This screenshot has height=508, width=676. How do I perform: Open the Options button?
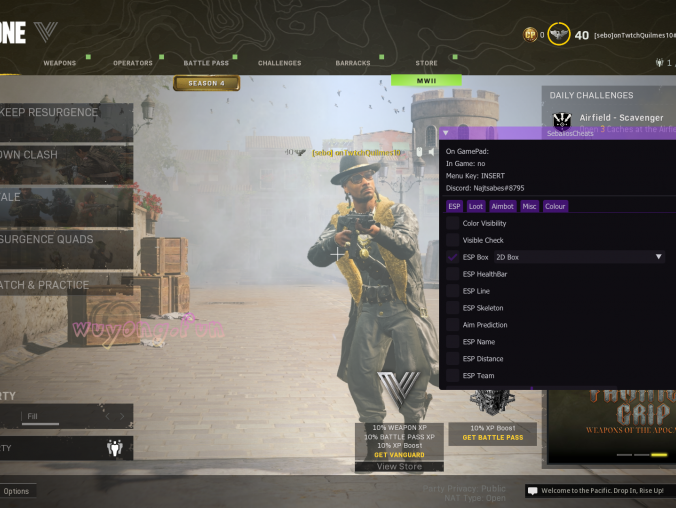16,491
